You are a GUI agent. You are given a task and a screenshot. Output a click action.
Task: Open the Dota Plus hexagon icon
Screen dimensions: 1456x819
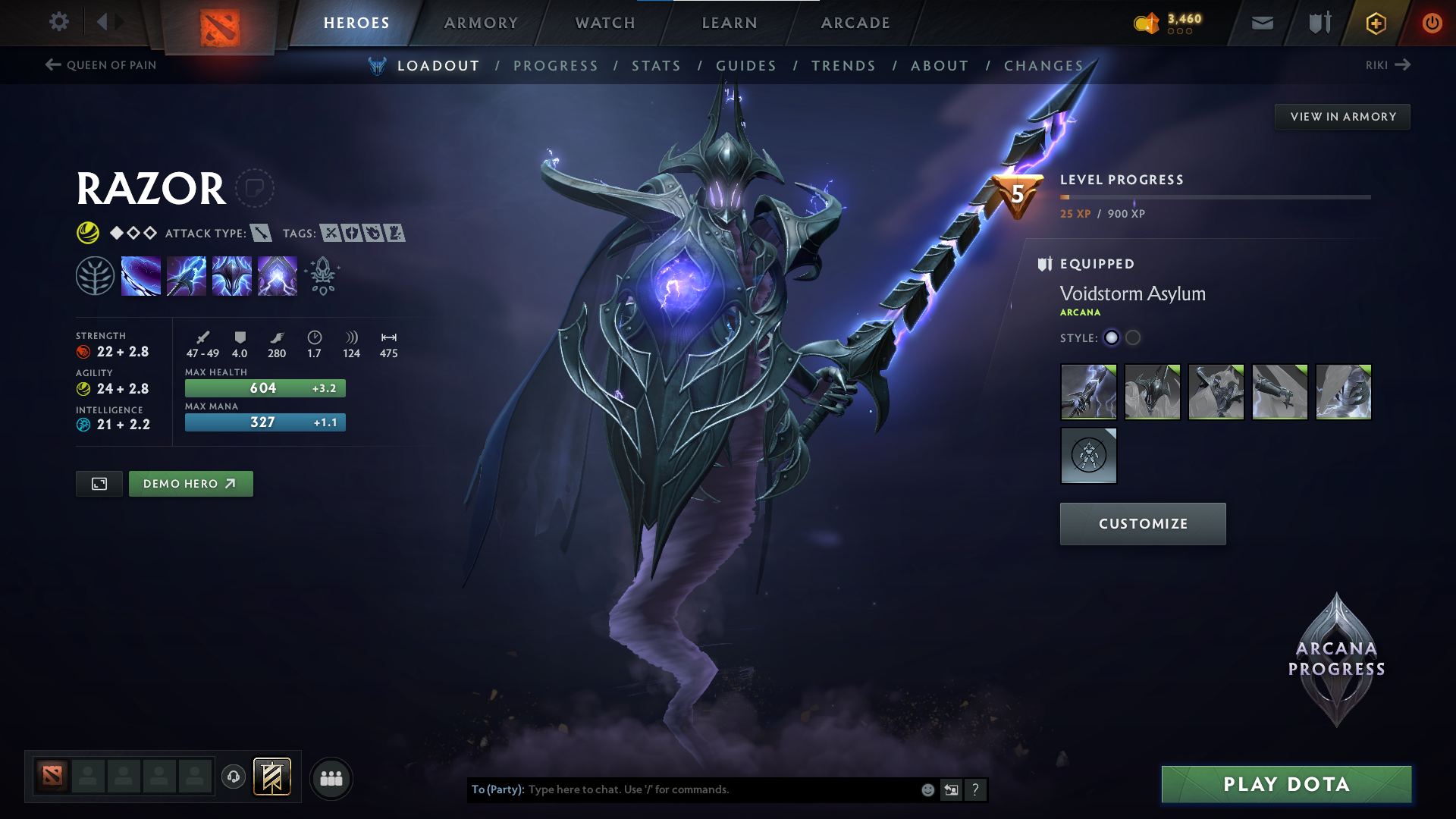tap(1375, 23)
